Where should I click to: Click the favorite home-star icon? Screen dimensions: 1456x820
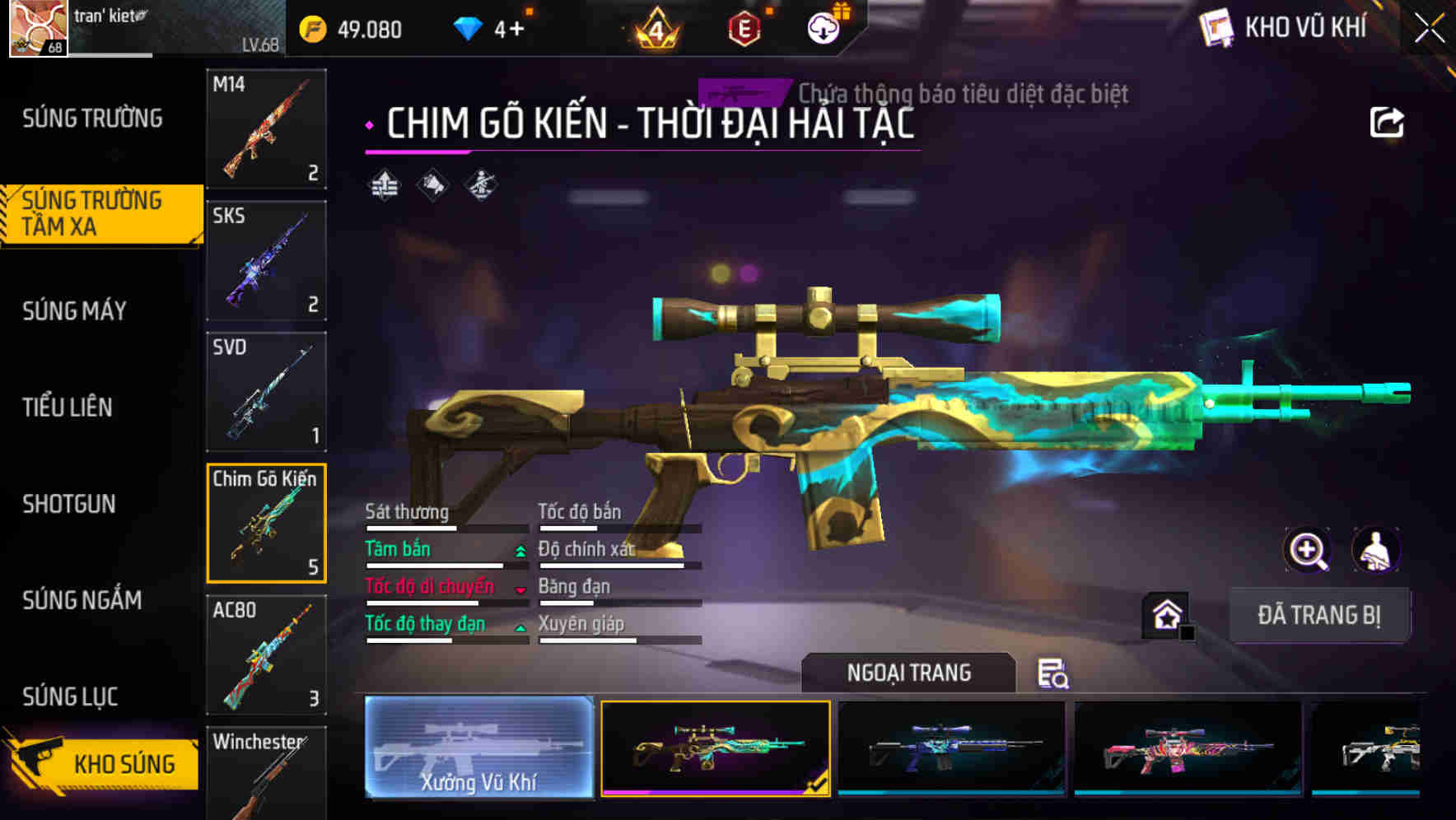click(1166, 613)
